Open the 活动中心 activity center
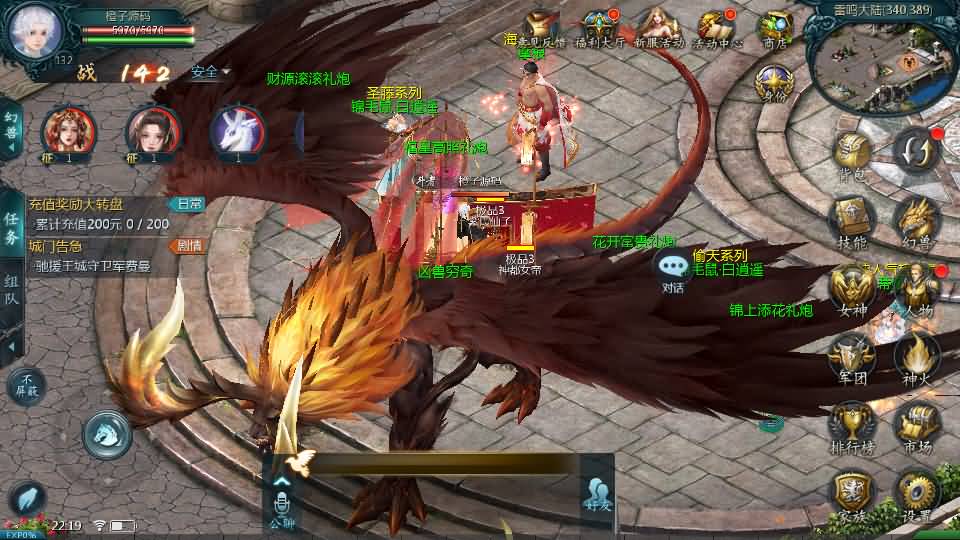Image resolution: width=960 pixels, height=540 pixels. click(x=716, y=27)
